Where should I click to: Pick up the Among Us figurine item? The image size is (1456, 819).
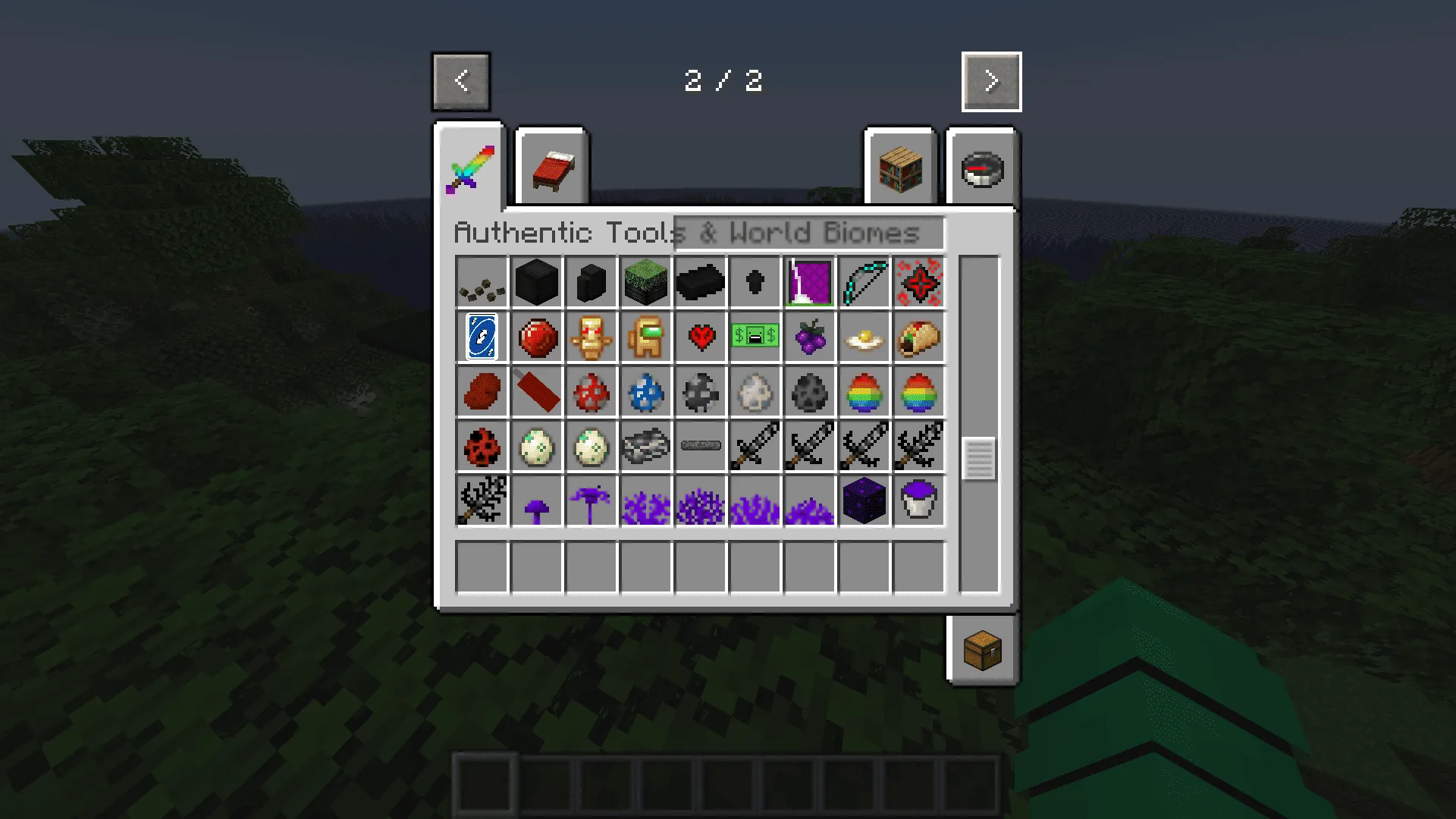click(x=646, y=338)
